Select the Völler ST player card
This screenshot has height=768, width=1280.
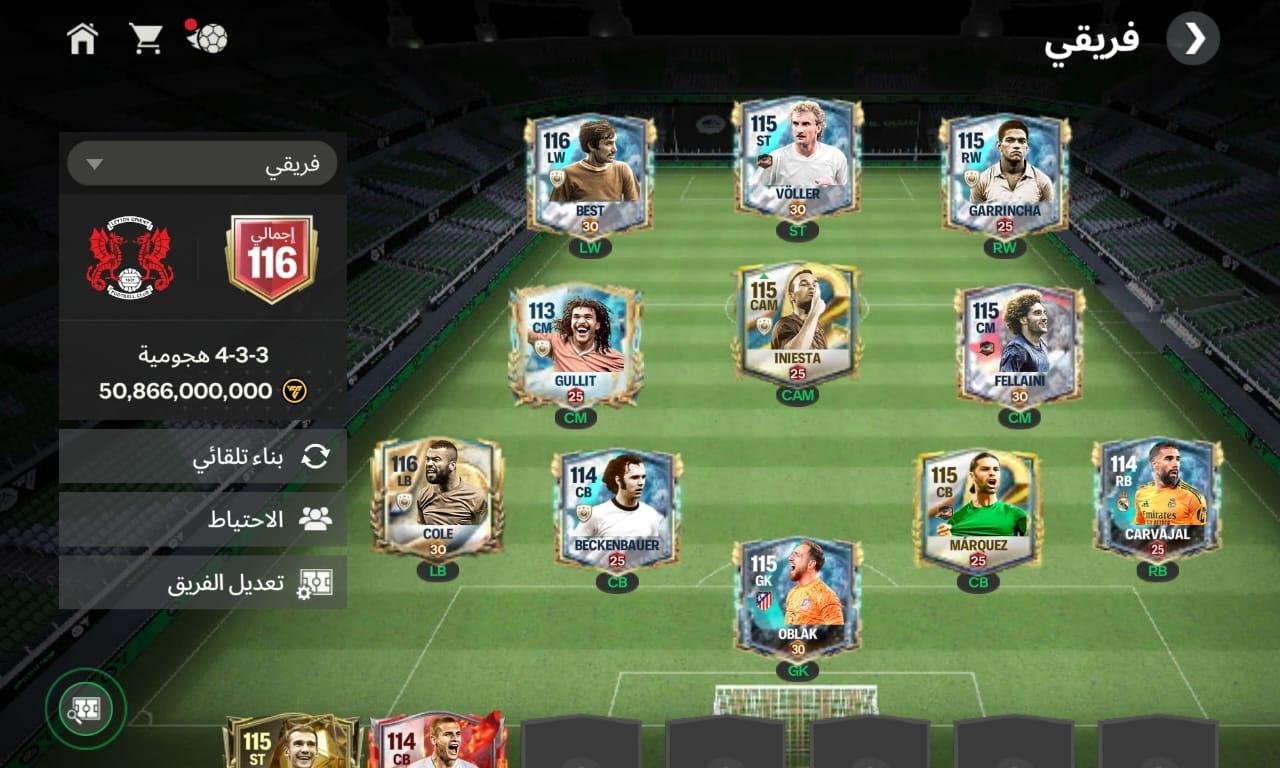click(x=797, y=158)
